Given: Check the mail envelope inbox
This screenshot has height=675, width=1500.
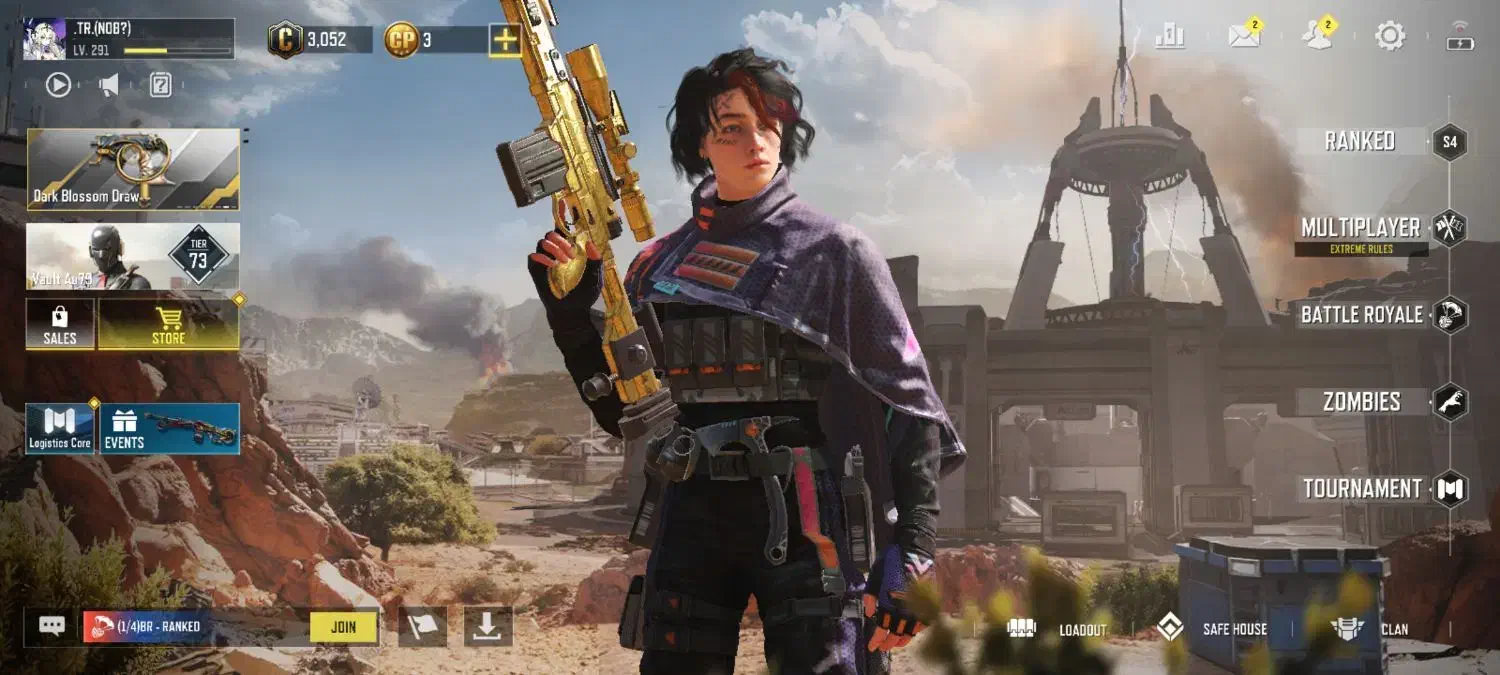Looking at the screenshot, I should (x=1244, y=37).
